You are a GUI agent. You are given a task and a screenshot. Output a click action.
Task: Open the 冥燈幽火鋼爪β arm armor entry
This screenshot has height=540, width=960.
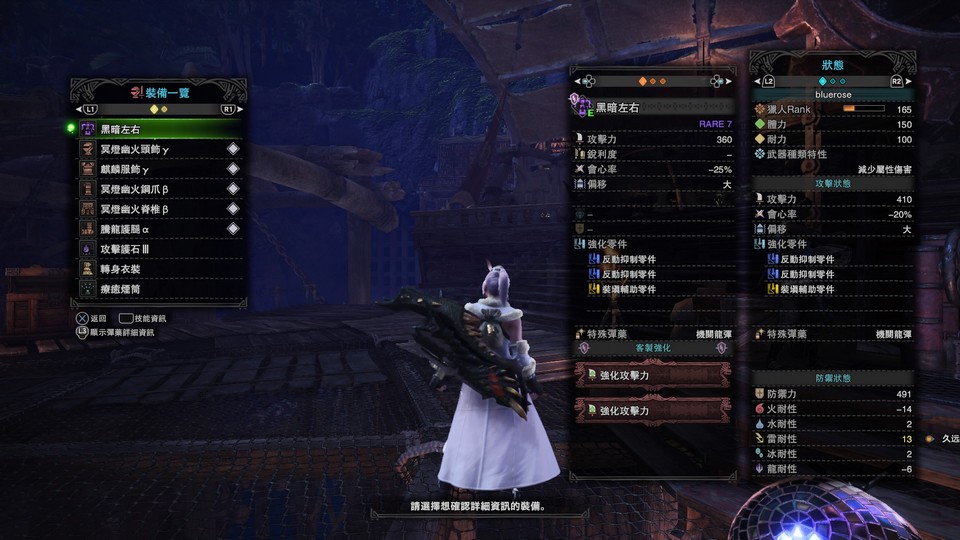[x=158, y=189]
